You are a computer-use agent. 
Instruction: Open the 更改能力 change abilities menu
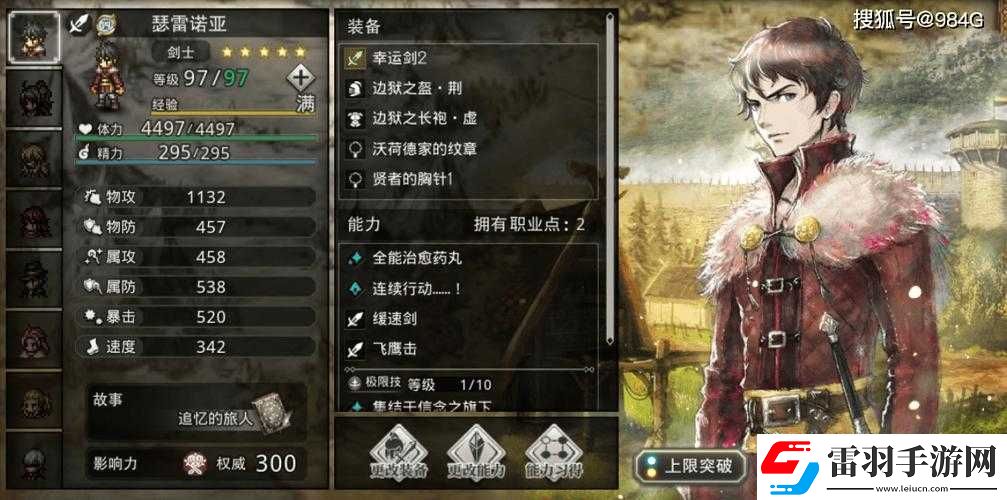[x=473, y=454]
